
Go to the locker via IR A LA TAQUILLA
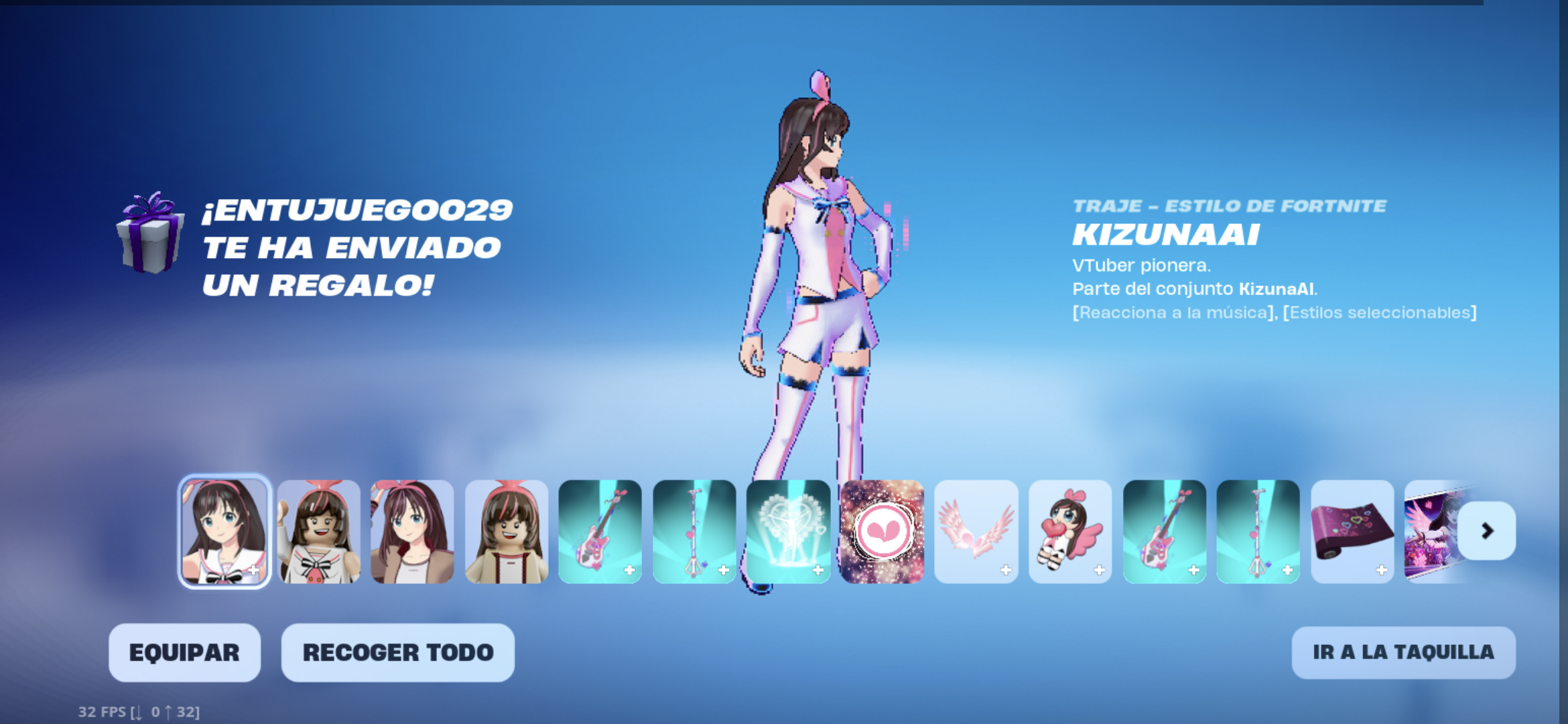tap(1403, 652)
